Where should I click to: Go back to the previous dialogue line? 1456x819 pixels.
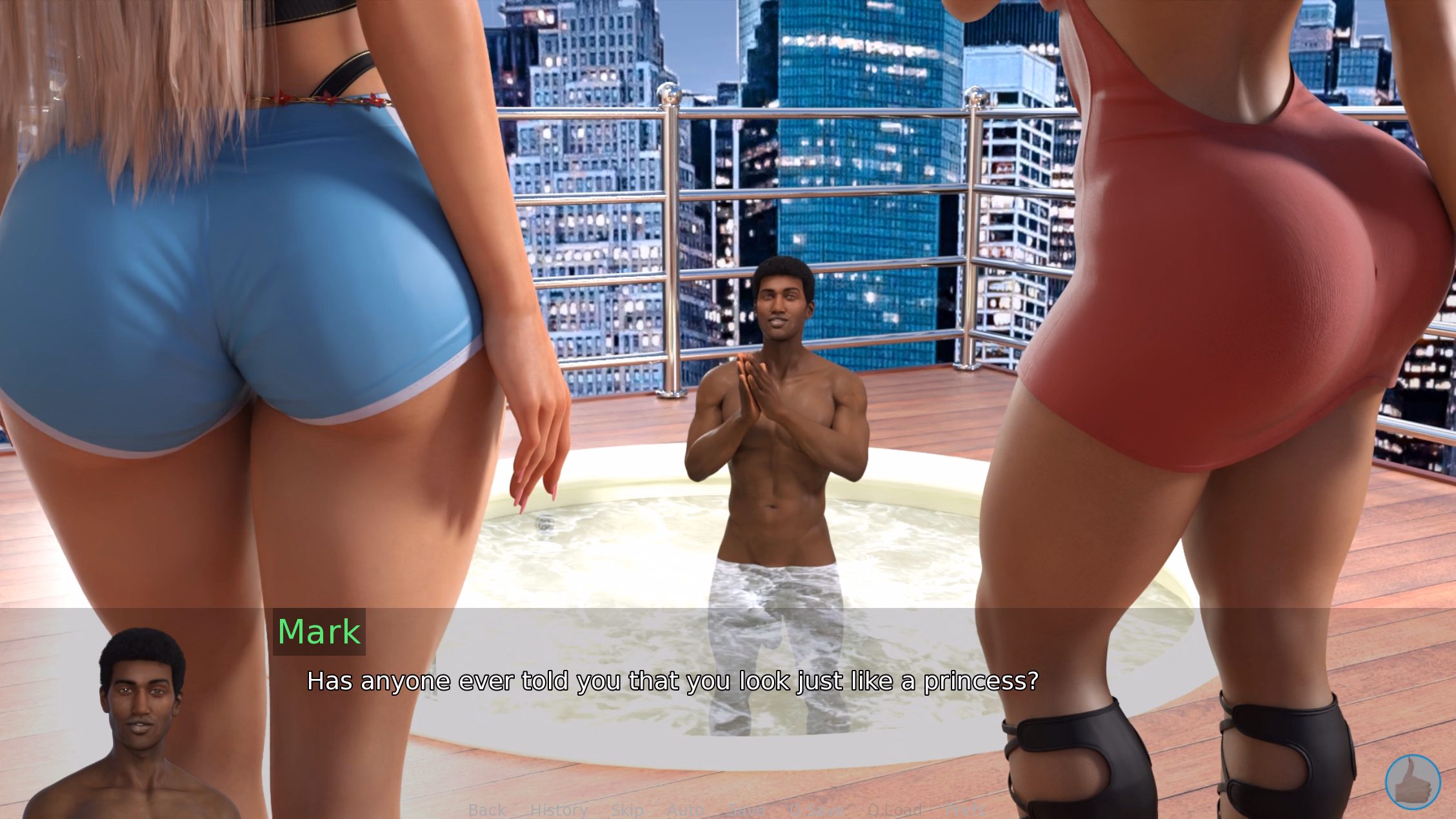click(487, 810)
